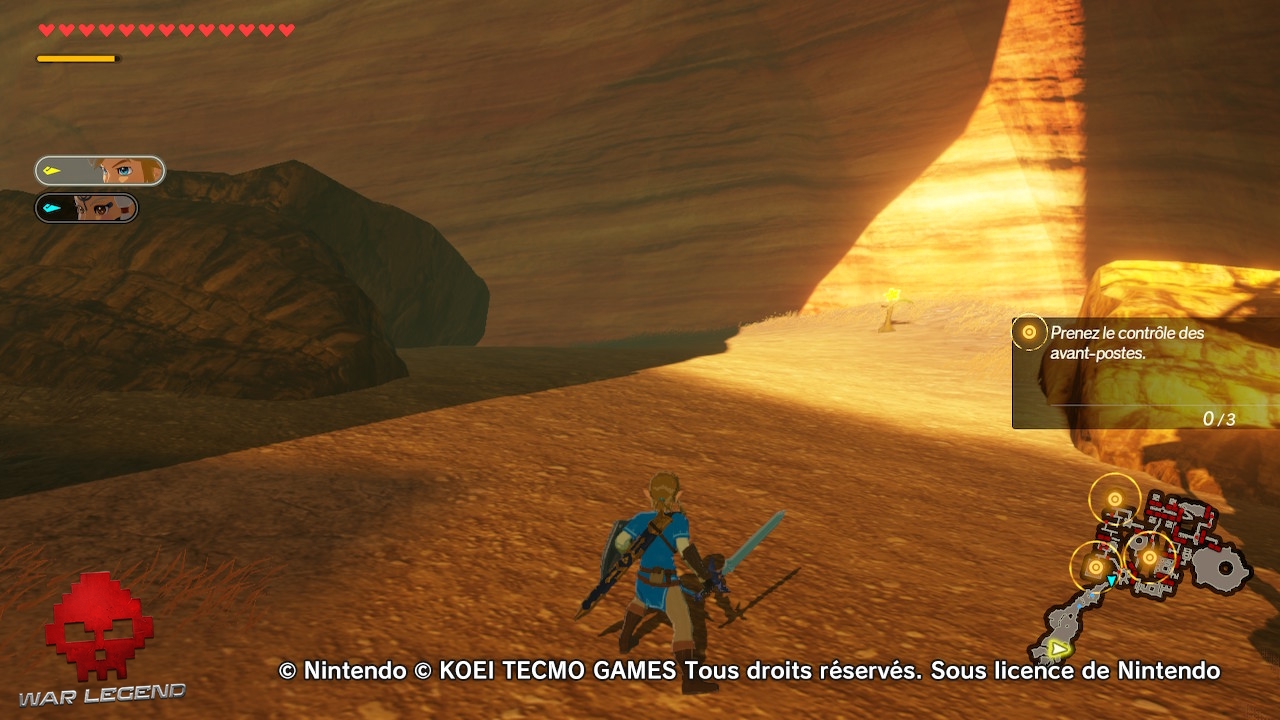This screenshot has width=1280, height=720.
Task: Click the glowing sparkle near the canyon opening
Action: (x=893, y=295)
